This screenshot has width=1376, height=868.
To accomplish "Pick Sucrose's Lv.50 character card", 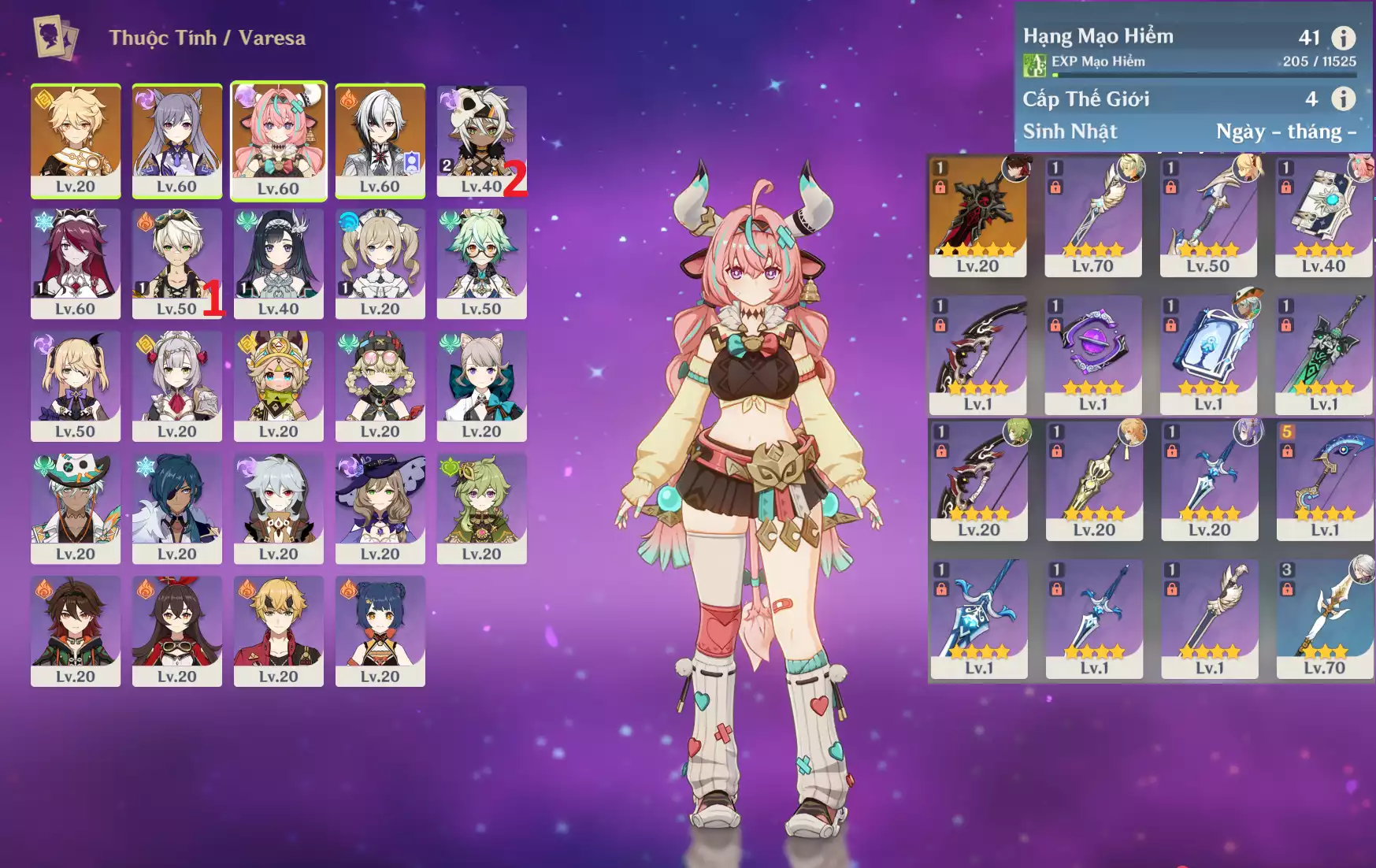I will point(481,262).
